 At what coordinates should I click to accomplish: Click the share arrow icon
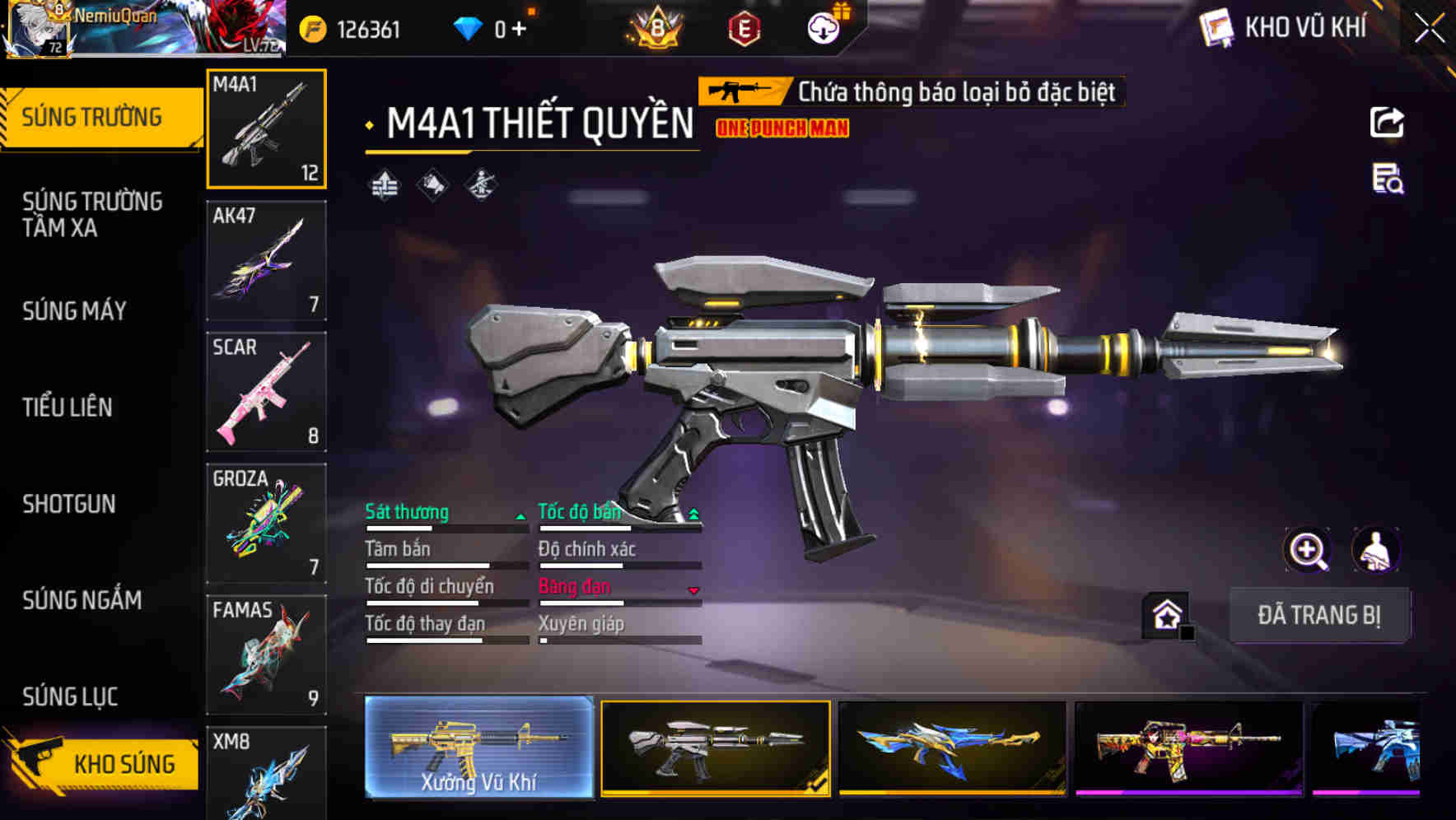click(1387, 123)
